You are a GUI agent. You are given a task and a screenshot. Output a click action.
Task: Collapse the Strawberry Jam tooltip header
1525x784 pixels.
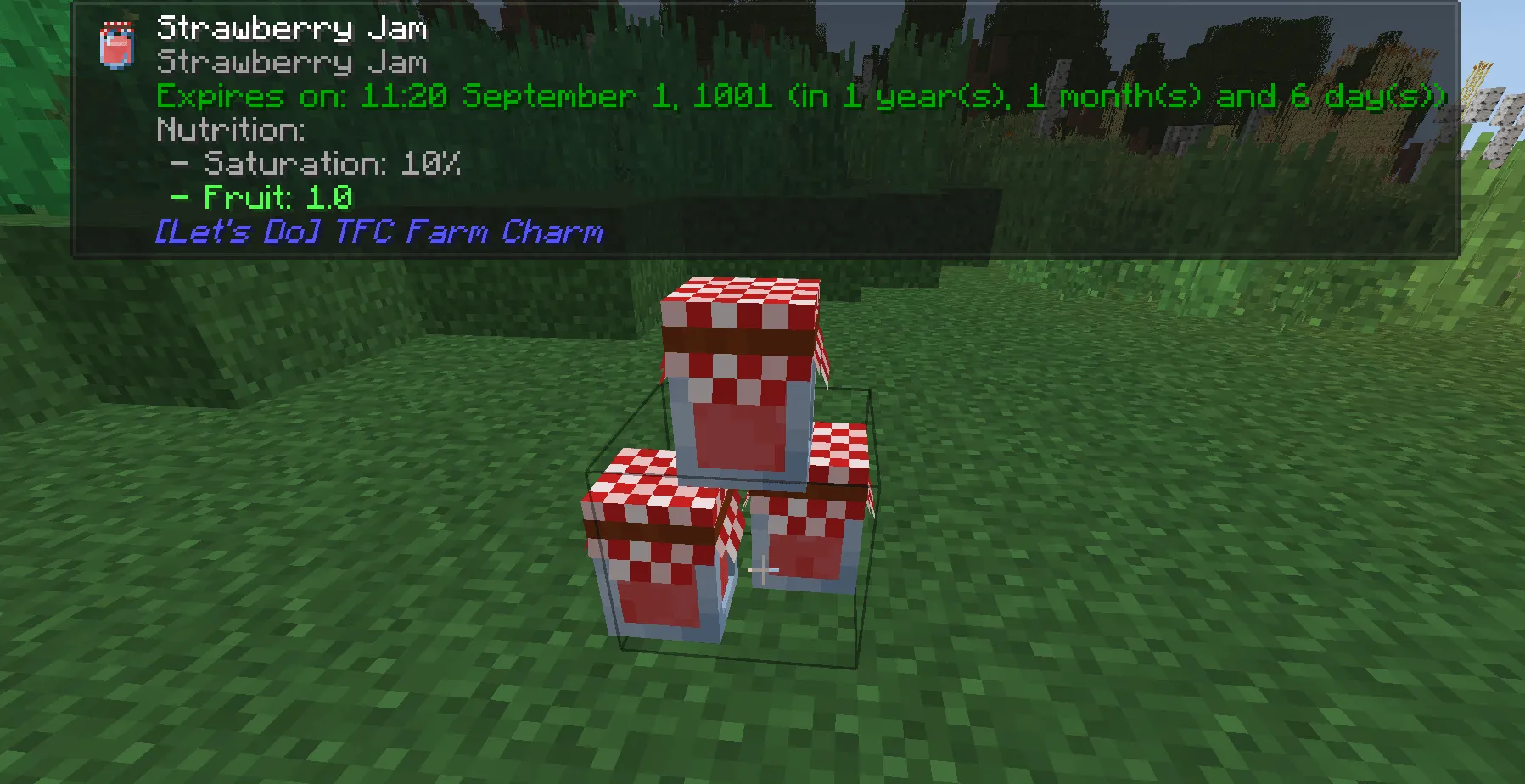pos(293,27)
